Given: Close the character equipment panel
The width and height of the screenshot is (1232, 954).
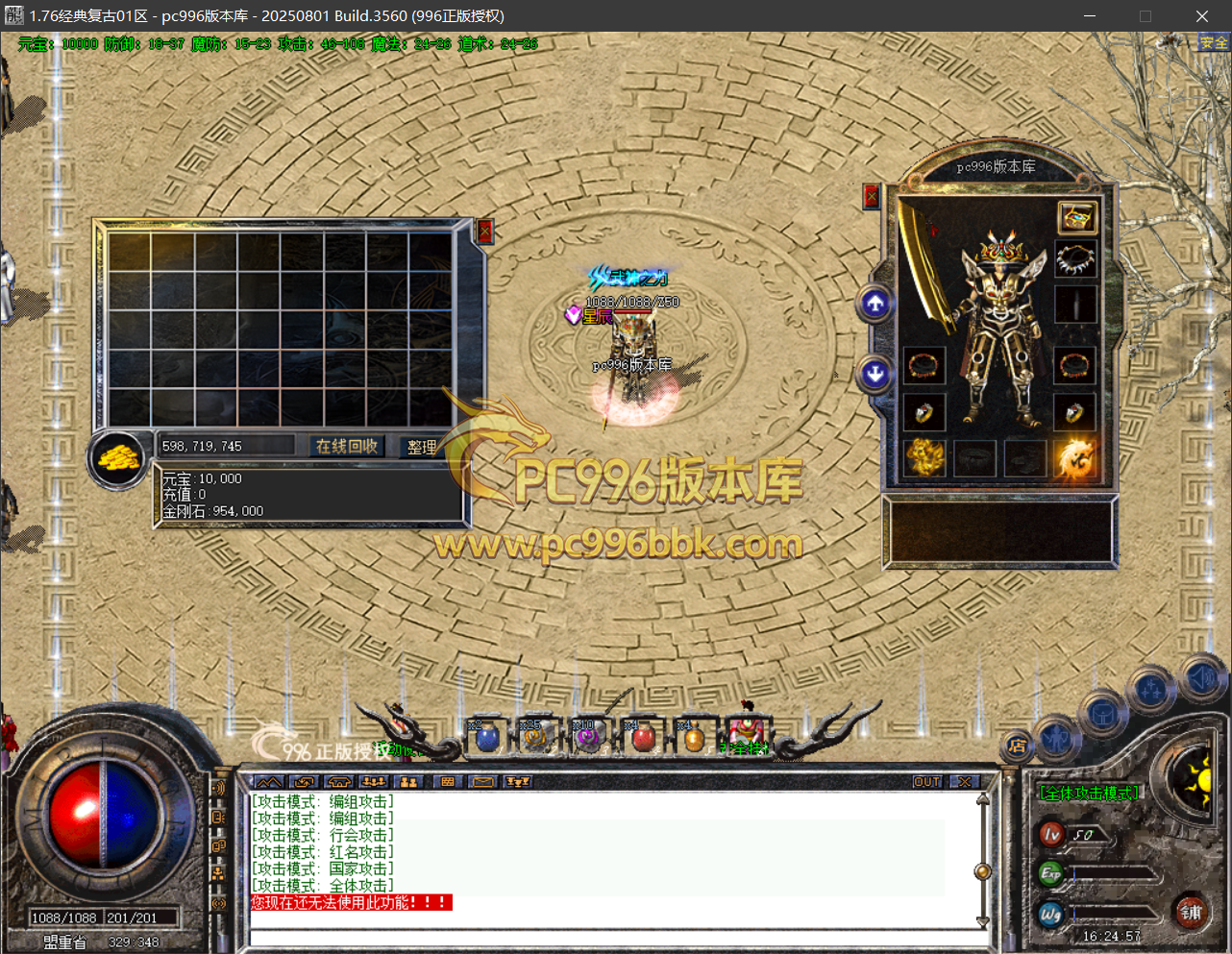Looking at the screenshot, I should [872, 197].
